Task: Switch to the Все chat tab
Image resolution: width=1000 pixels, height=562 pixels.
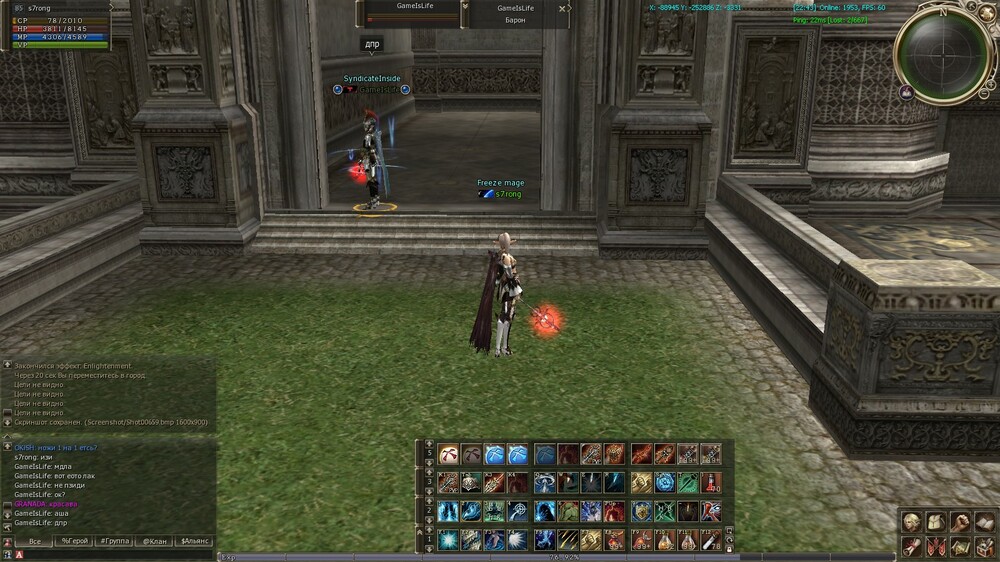Action: 35,541
